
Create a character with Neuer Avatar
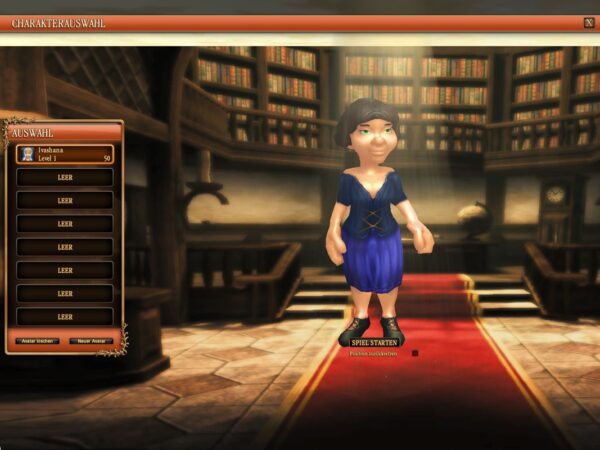[89, 340]
